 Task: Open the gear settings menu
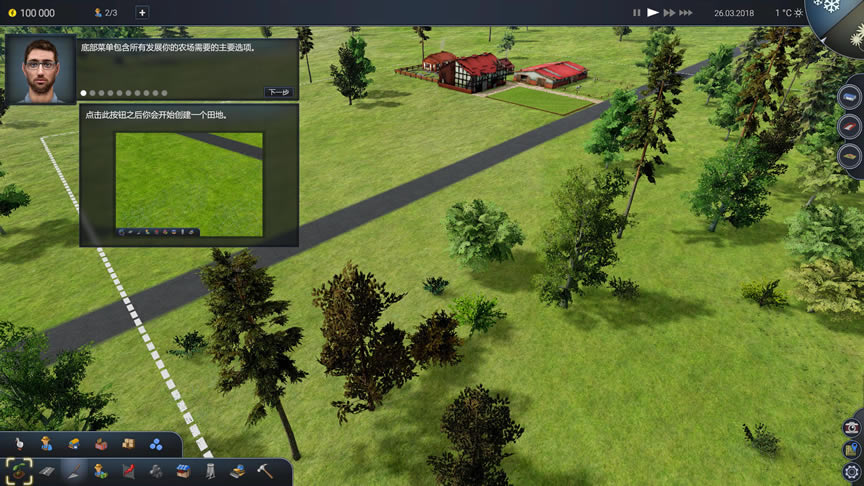pyautogui.click(x=852, y=472)
